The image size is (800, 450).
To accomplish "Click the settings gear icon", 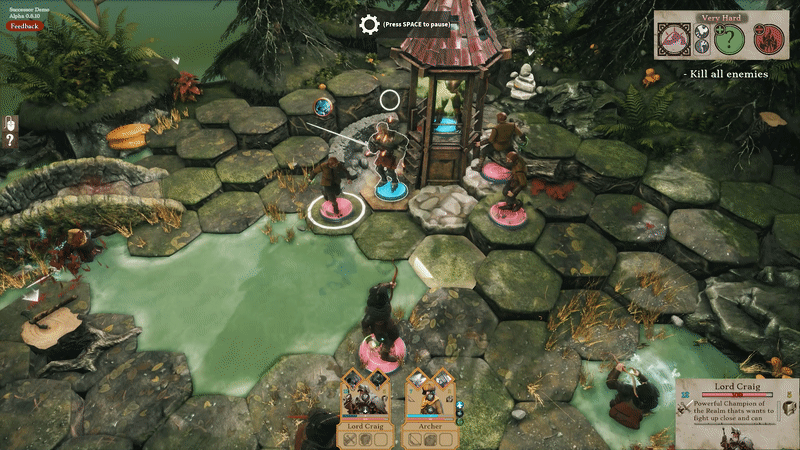I will click(x=369, y=24).
